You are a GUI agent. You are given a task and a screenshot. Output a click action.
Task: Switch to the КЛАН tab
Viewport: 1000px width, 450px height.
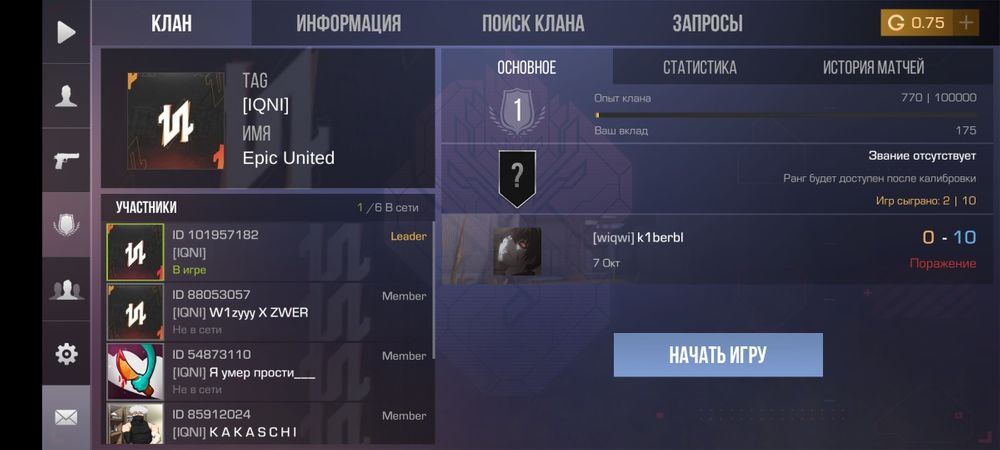[x=171, y=23]
